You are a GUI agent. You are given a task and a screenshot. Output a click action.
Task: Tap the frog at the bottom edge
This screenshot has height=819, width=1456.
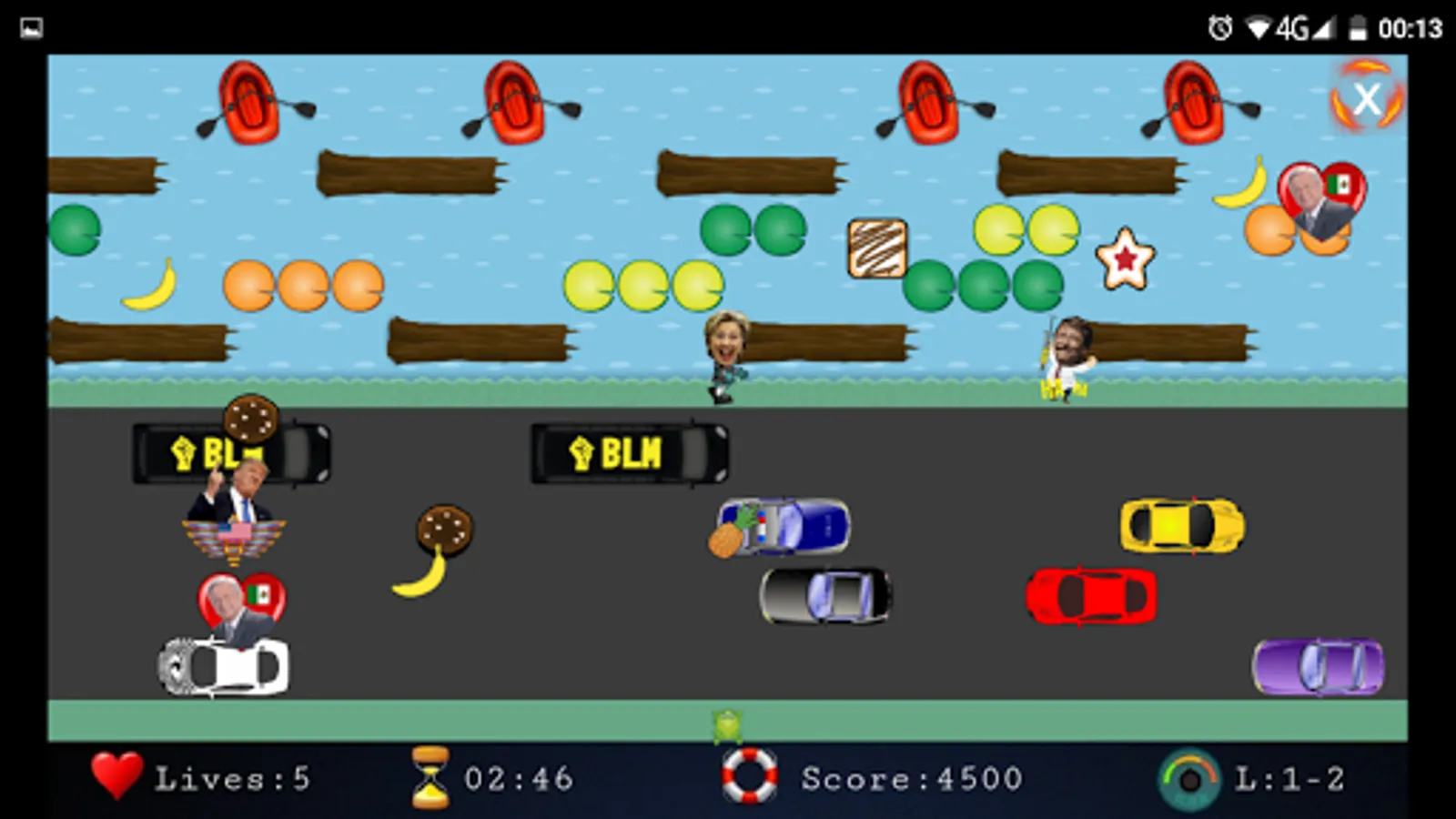pyautogui.click(x=725, y=723)
